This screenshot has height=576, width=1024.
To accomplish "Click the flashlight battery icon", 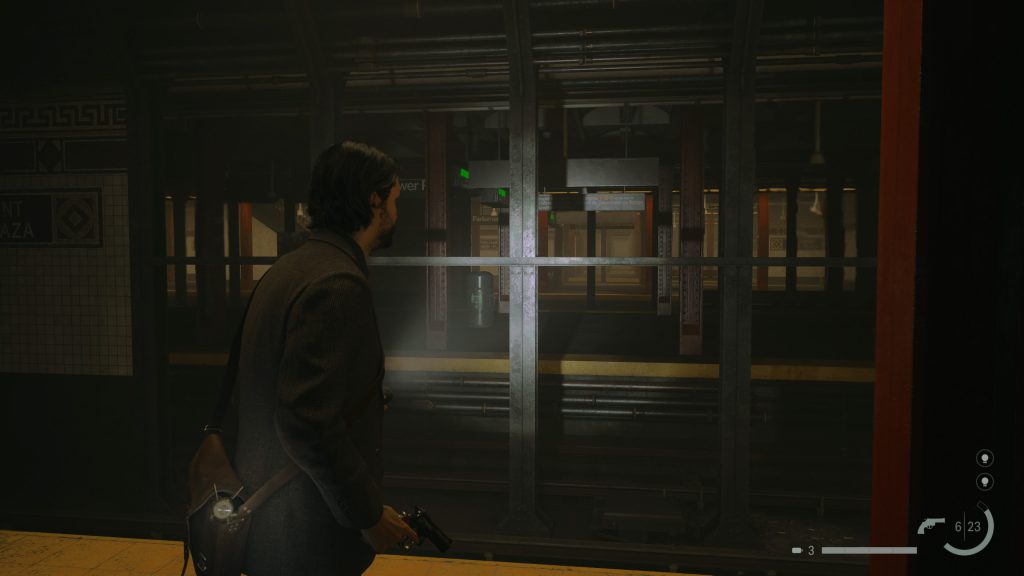I will pyautogui.click(x=797, y=550).
